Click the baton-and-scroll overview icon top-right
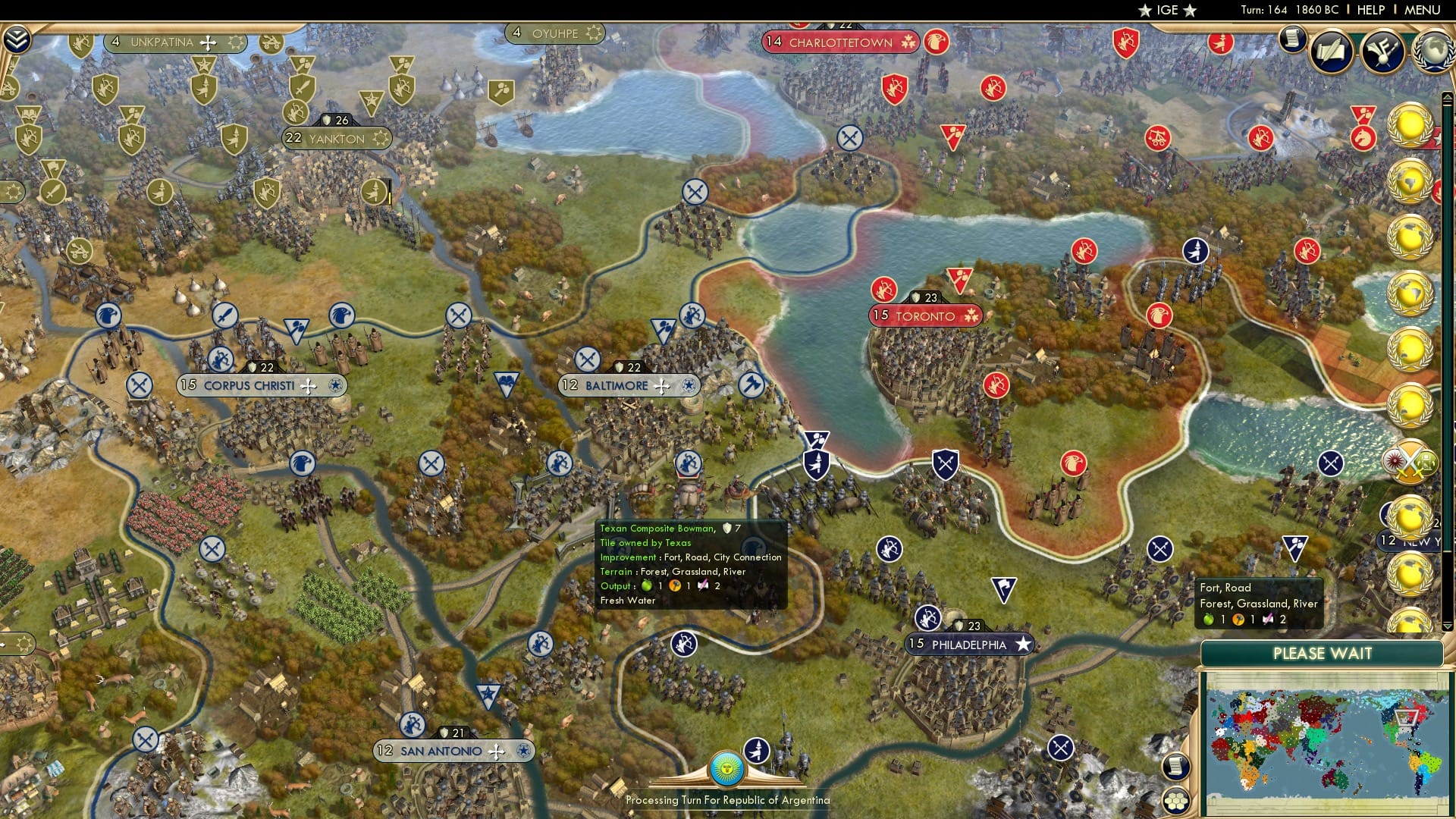The height and width of the screenshot is (819, 1456). (1382, 51)
